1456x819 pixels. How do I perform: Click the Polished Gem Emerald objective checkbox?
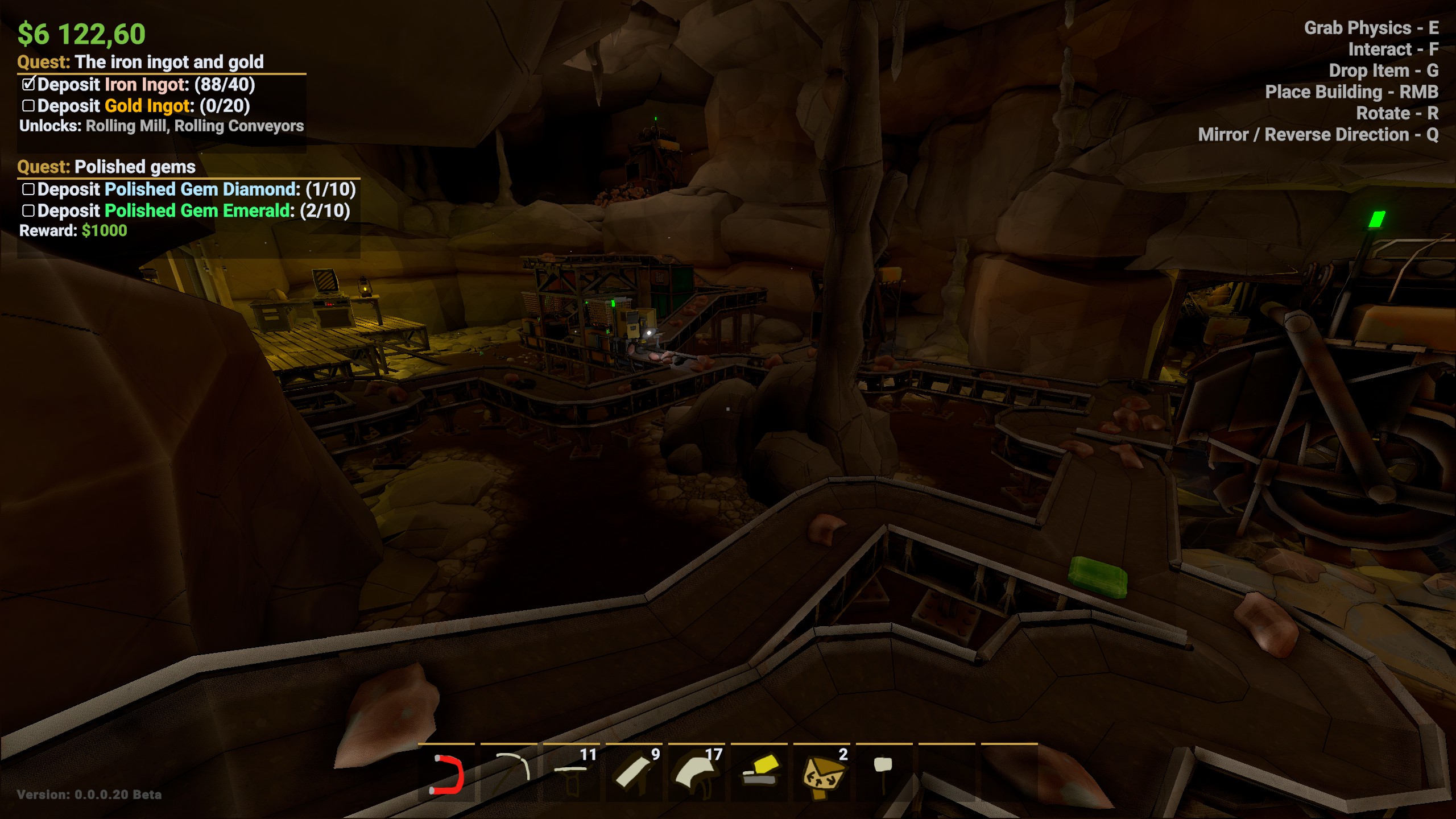(28, 211)
